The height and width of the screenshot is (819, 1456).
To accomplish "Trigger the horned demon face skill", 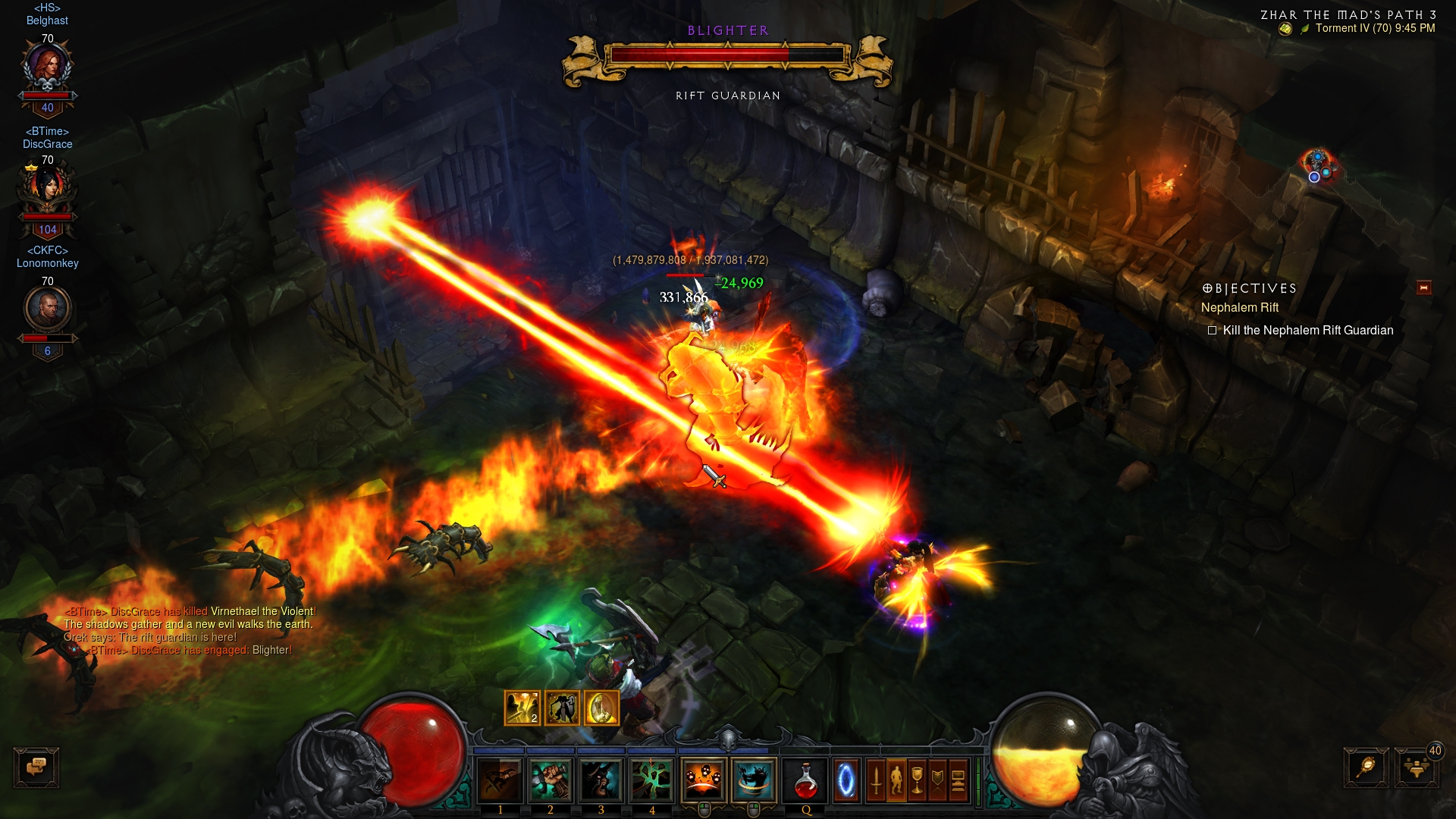I will click(x=601, y=780).
